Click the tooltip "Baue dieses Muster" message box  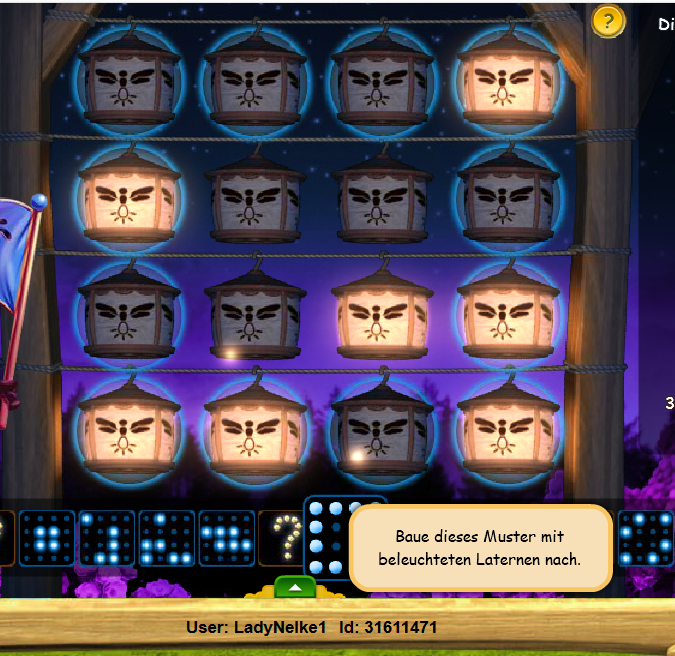[480, 548]
